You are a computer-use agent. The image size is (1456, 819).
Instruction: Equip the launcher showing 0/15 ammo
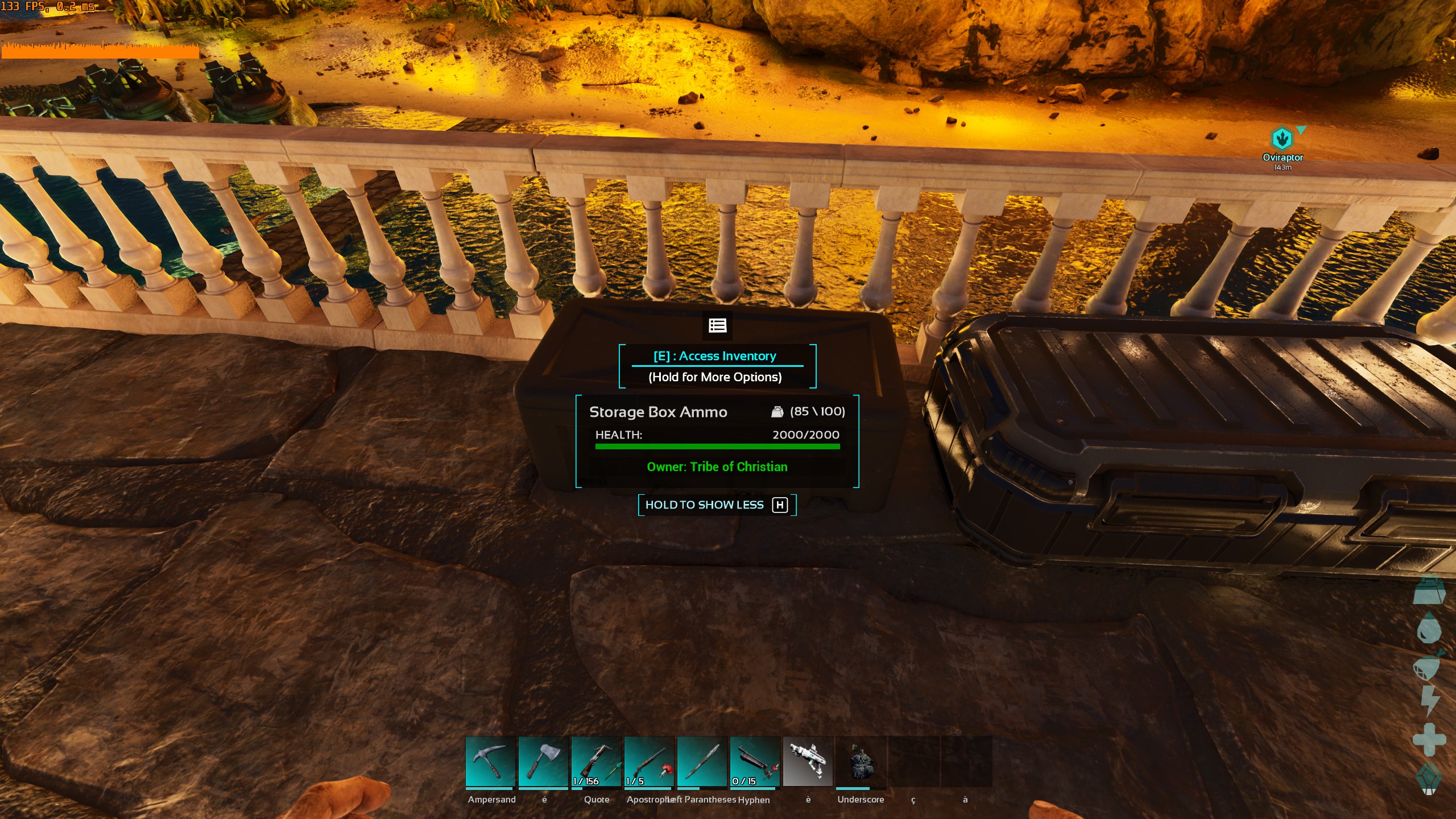(x=755, y=762)
